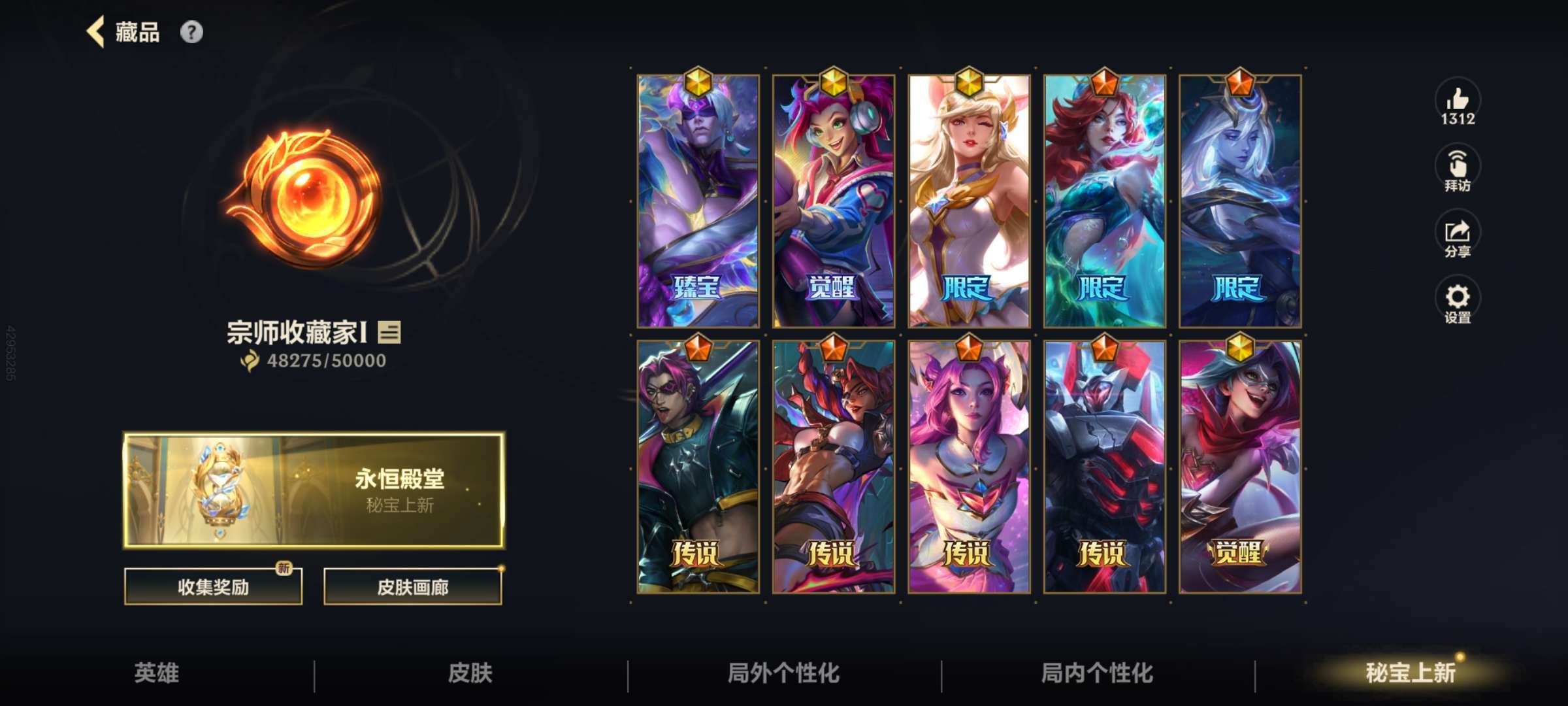Tap the back arrow beside 藏品
The width and height of the screenshot is (1568, 706).
(x=97, y=31)
